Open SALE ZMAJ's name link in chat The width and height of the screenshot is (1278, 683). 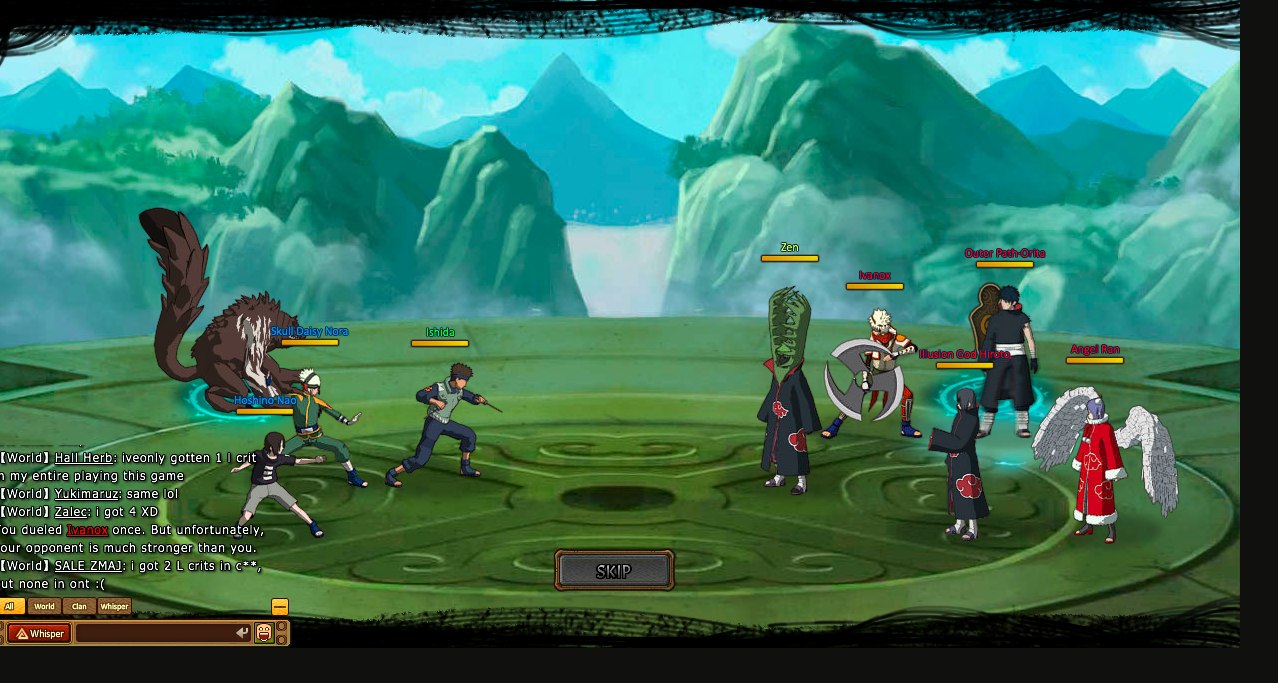(x=89, y=566)
